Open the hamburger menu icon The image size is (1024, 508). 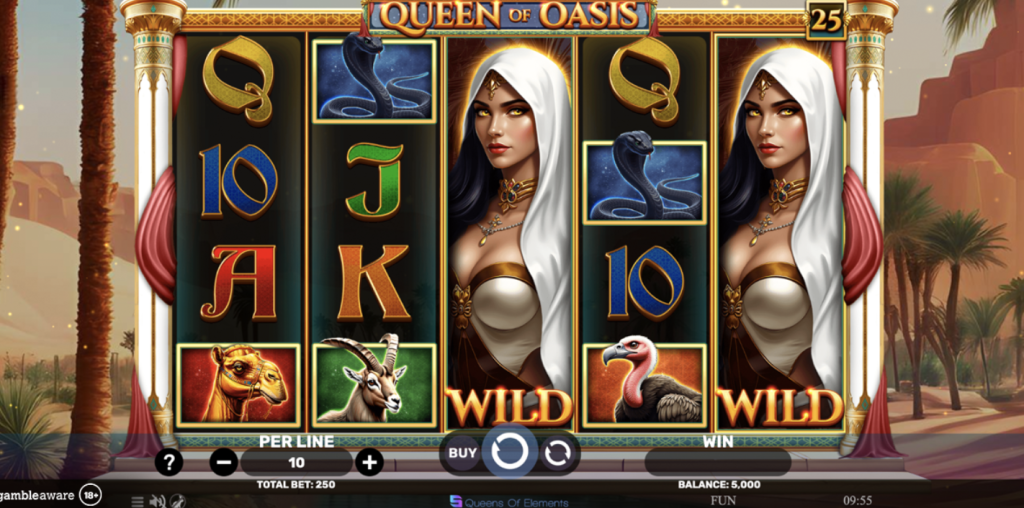click(138, 501)
